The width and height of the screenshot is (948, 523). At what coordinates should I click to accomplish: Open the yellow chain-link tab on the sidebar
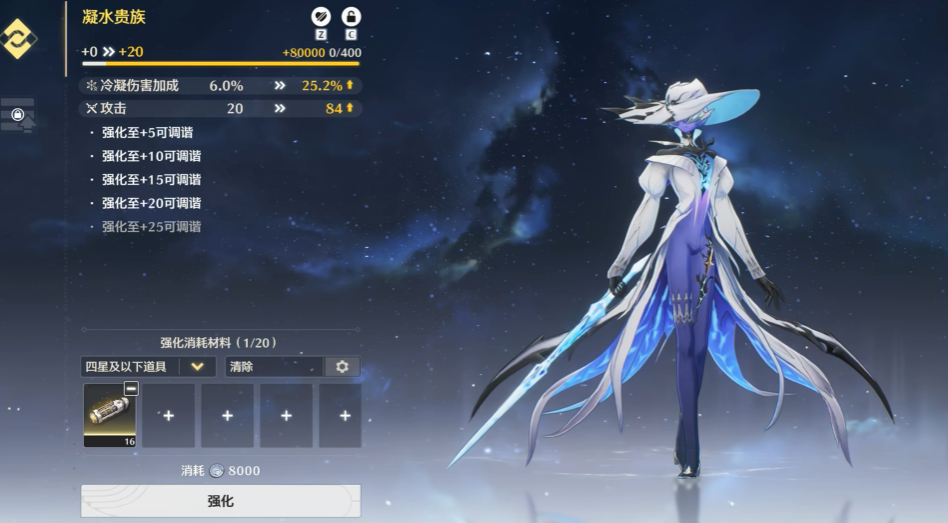click(17, 38)
